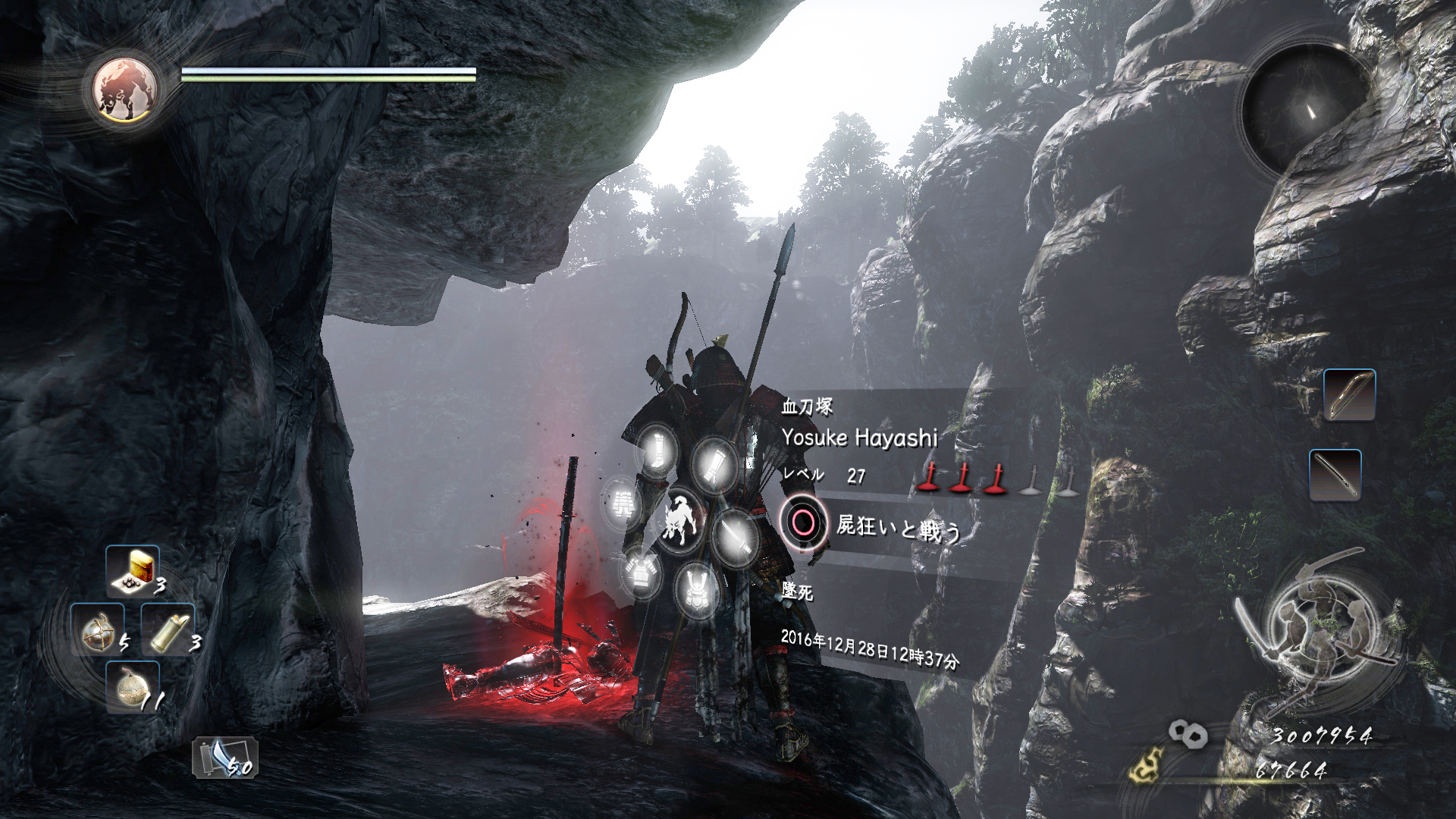
Task: Inspect the revenant's katana weapon icon
Action: [735, 537]
